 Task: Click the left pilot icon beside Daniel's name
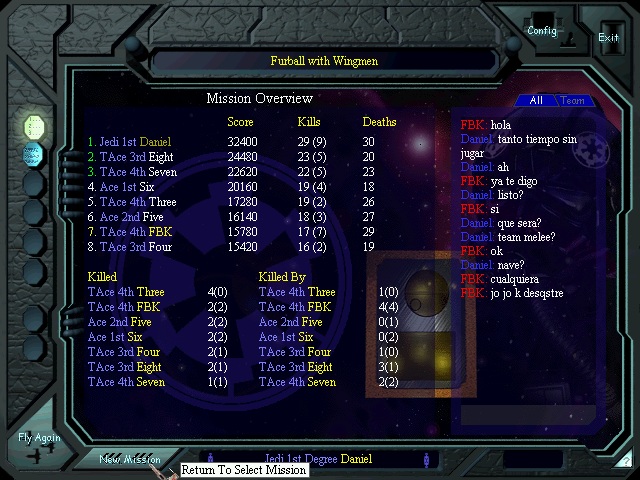tap(211, 460)
